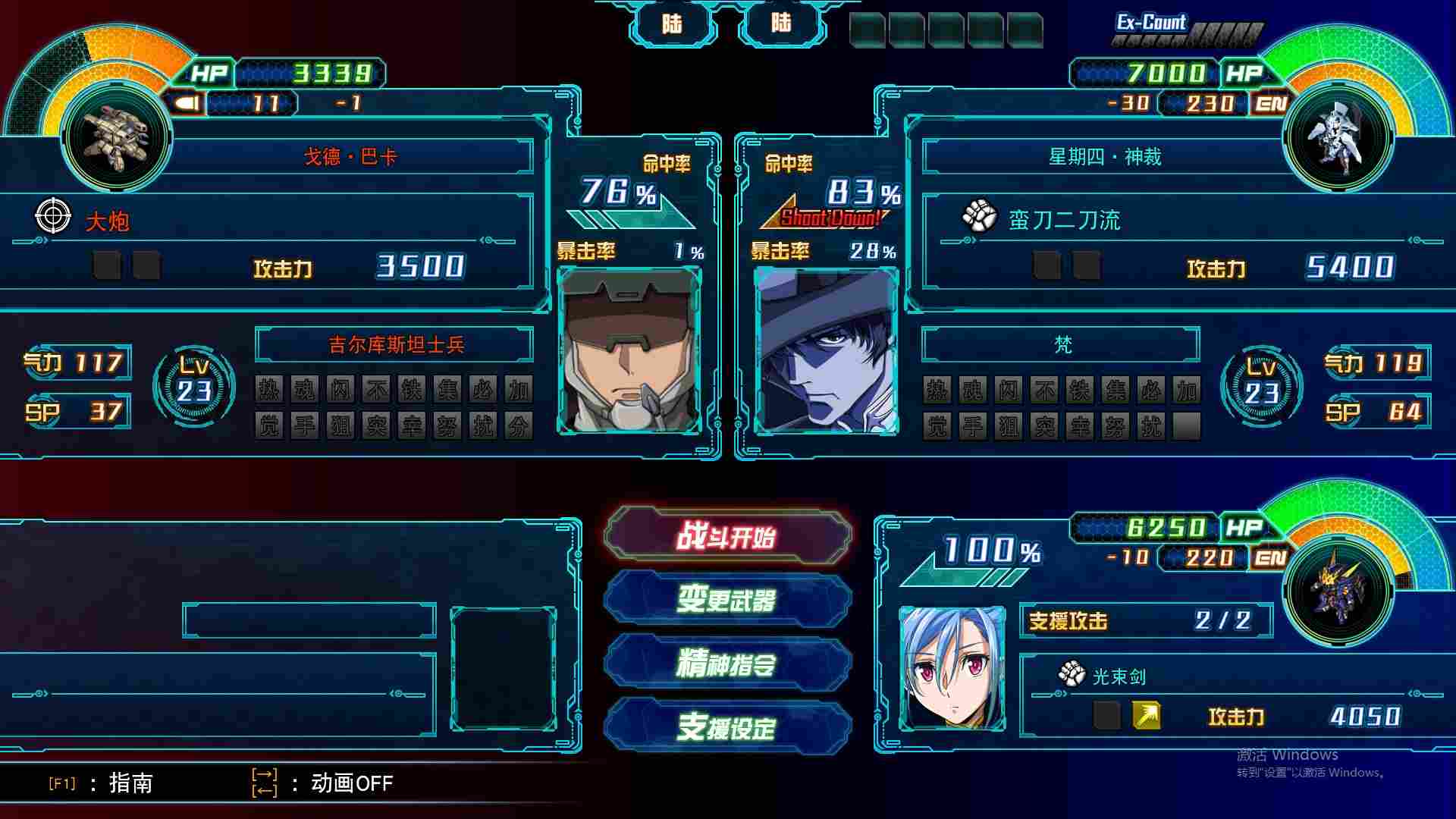Screen dimensions: 1456x819
Task: Click the 支援攻击 support attack panel
Action: (x=1145, y=621)
